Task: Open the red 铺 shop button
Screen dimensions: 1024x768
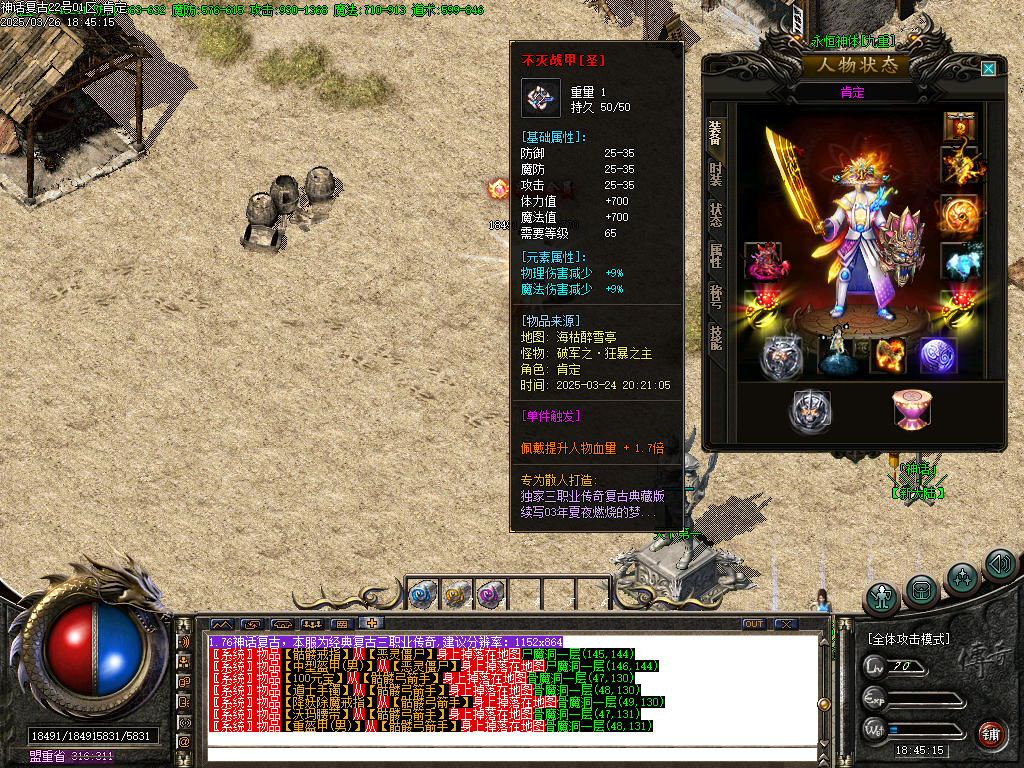Action: (x=991, y=735)
